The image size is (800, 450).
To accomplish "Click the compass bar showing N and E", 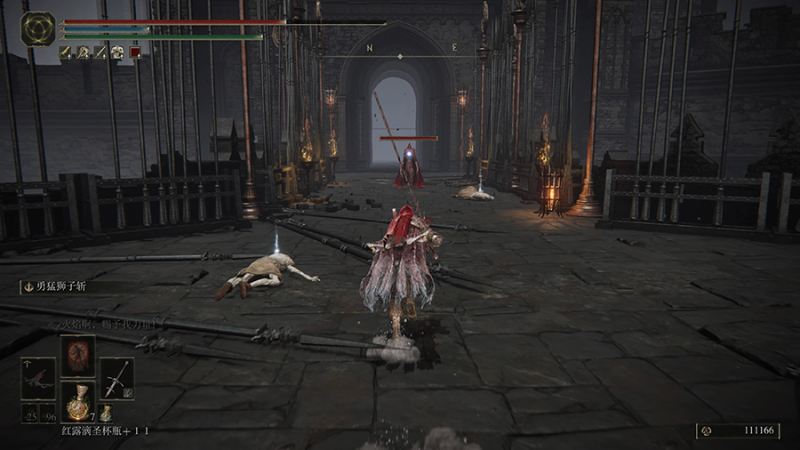I will (x=411, y=48).
